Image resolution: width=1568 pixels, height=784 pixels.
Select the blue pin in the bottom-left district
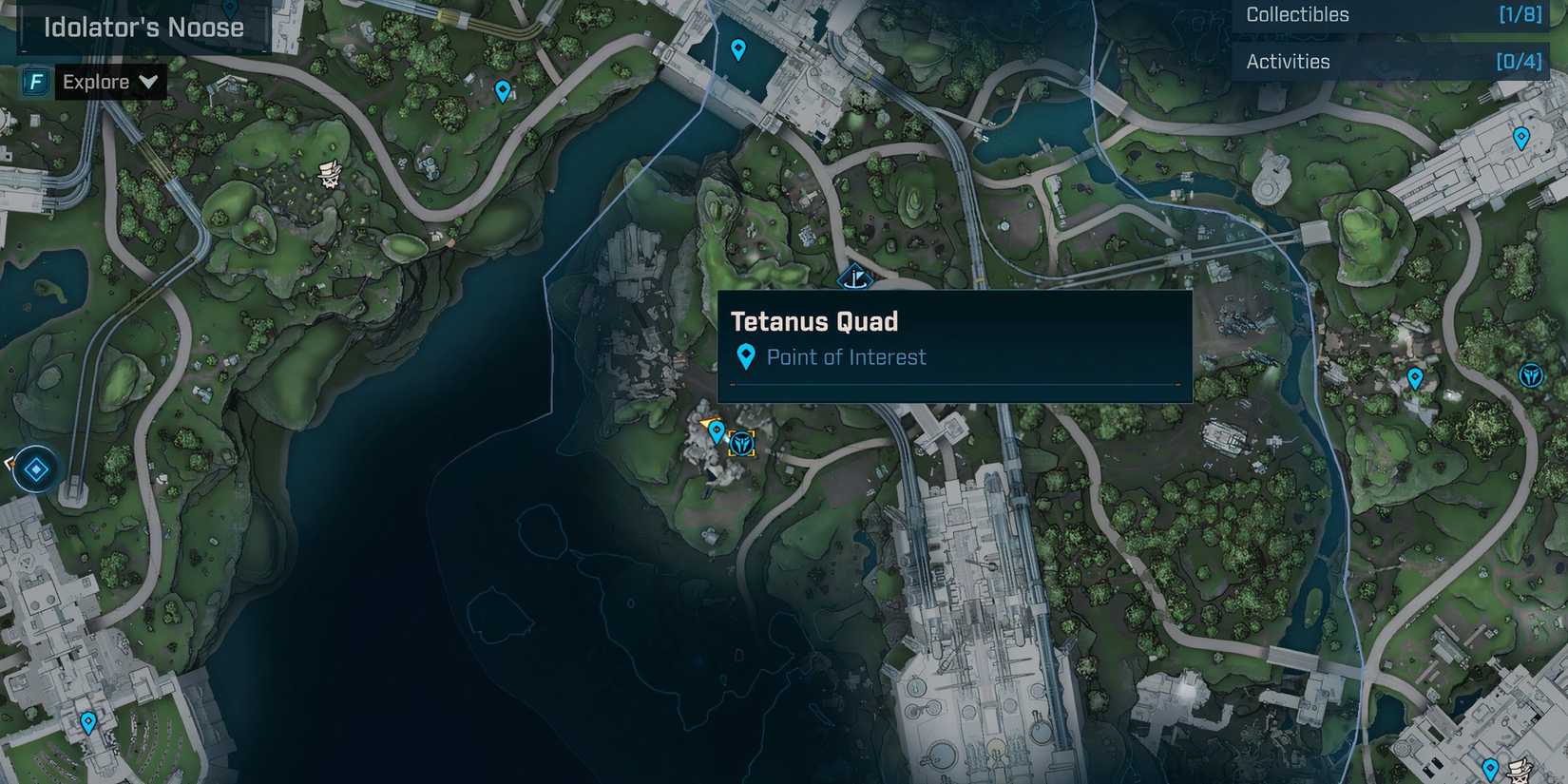click(87, 722)
